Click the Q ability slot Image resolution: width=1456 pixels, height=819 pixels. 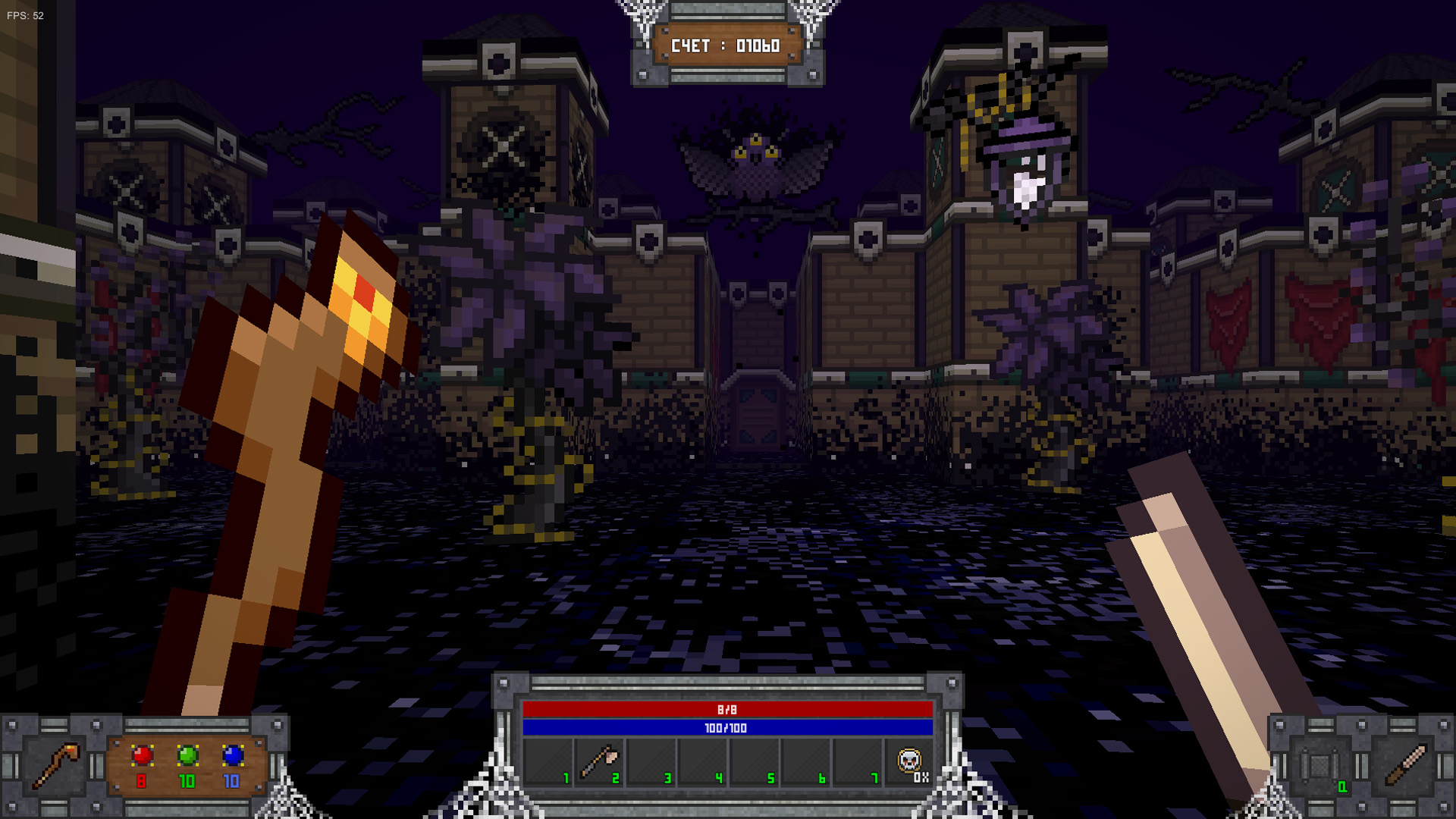pyautogui.click(x=1320, y=767)
